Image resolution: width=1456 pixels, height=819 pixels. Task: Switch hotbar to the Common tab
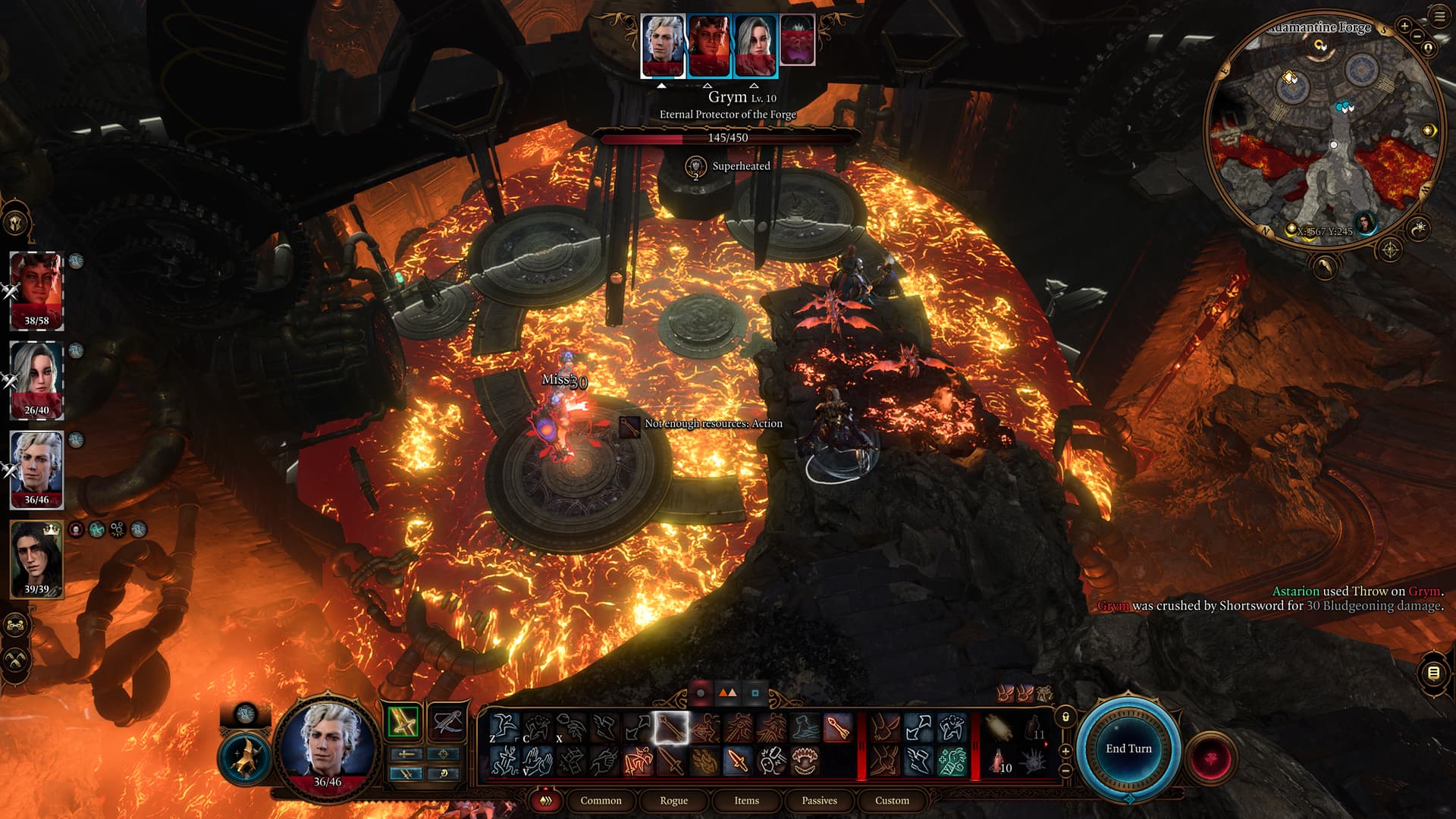[601, 800]
